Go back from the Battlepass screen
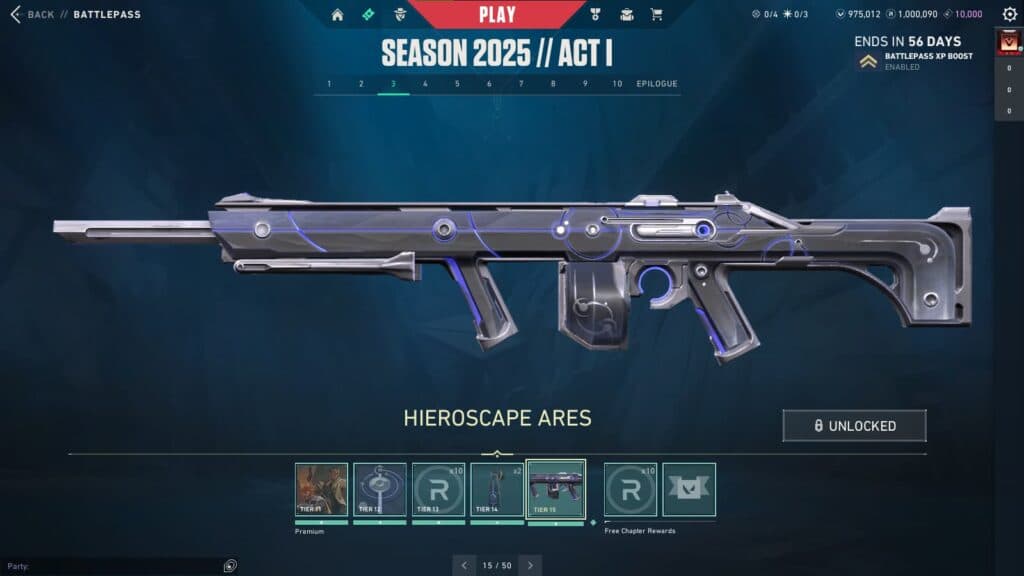 [32, 15]
